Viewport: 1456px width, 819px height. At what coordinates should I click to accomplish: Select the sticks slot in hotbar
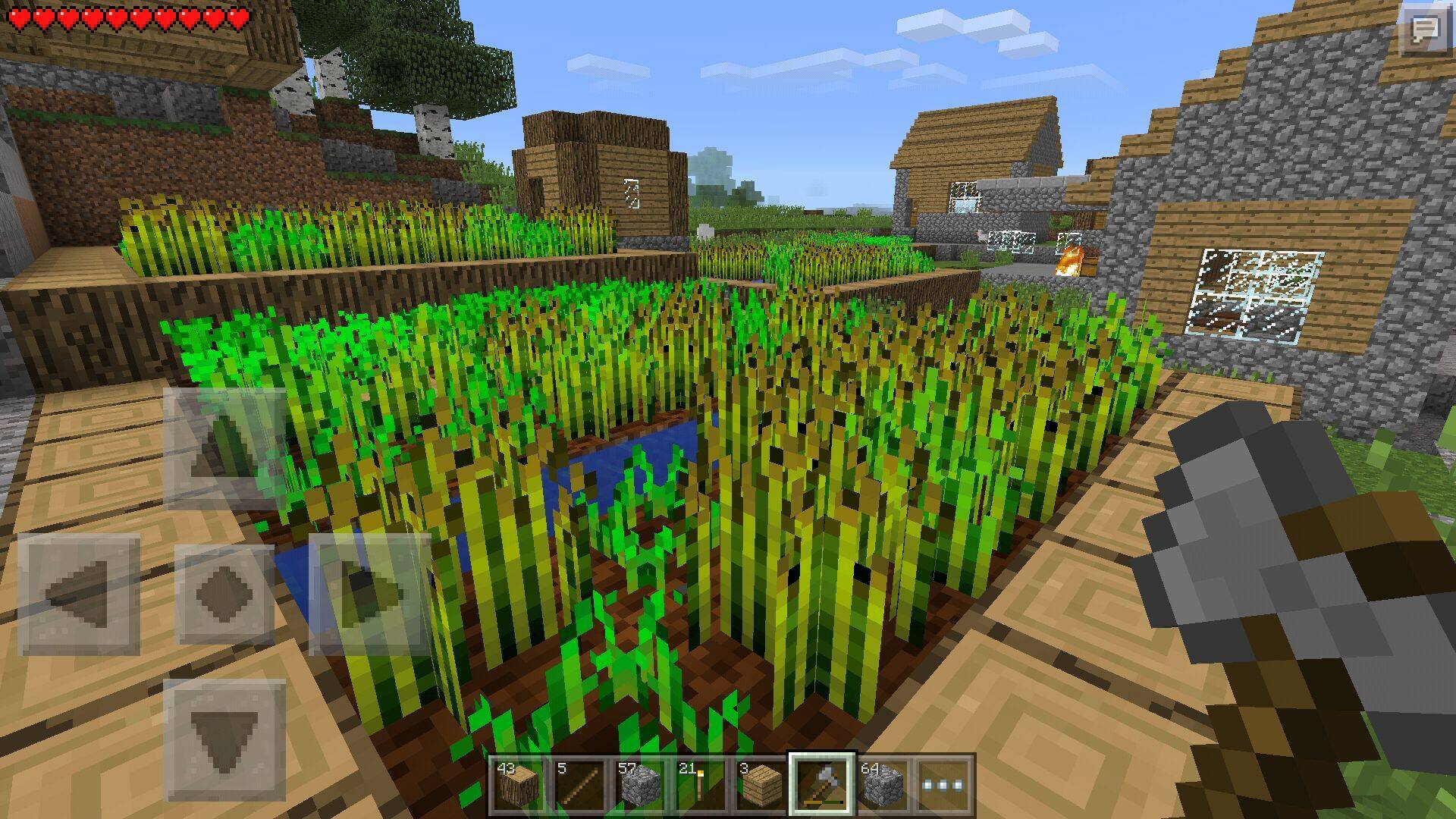tap(579, 784)
